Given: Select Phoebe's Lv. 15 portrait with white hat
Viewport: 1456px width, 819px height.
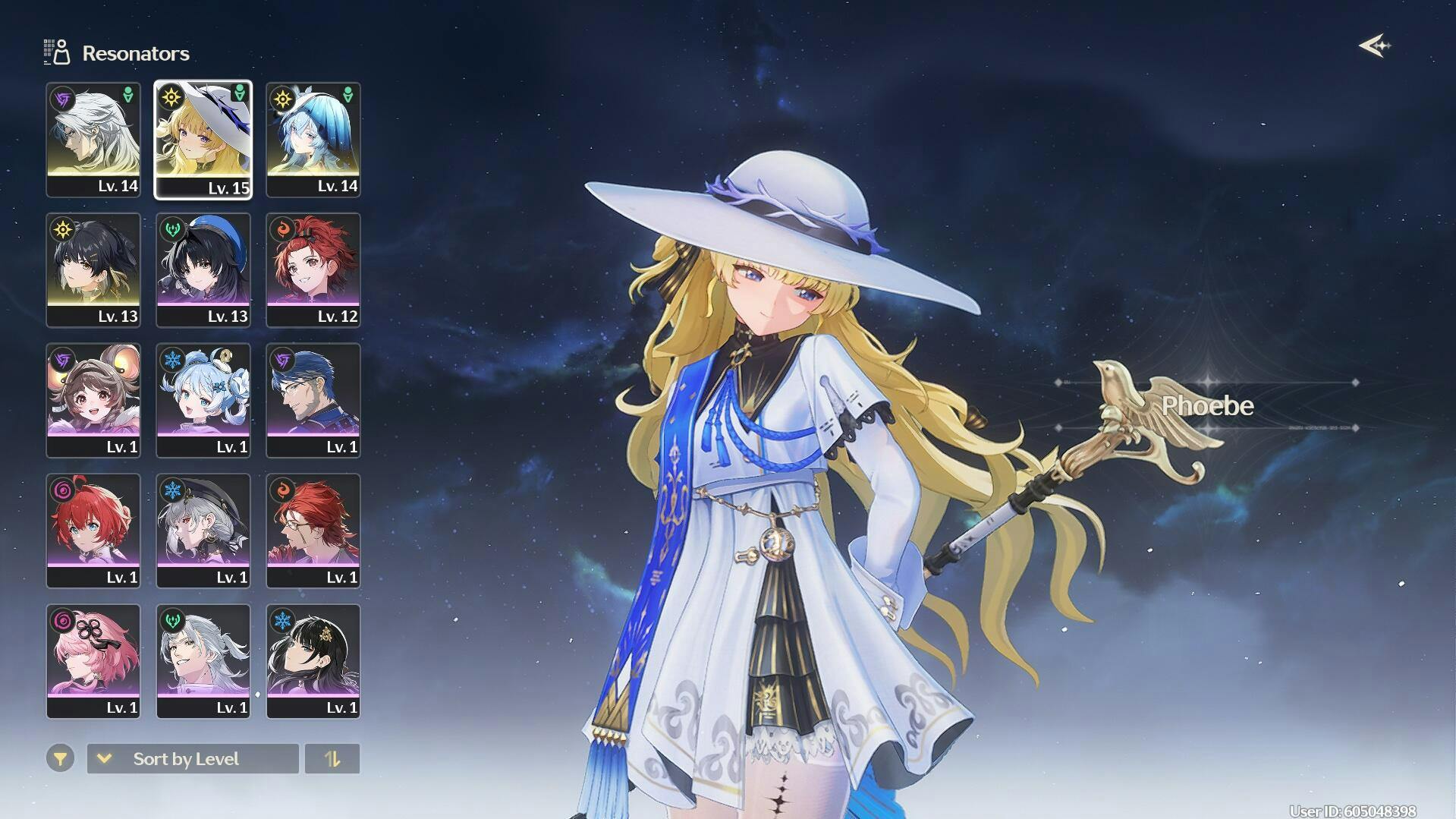Looking at the screenshot, I should (x=203, y=140).
